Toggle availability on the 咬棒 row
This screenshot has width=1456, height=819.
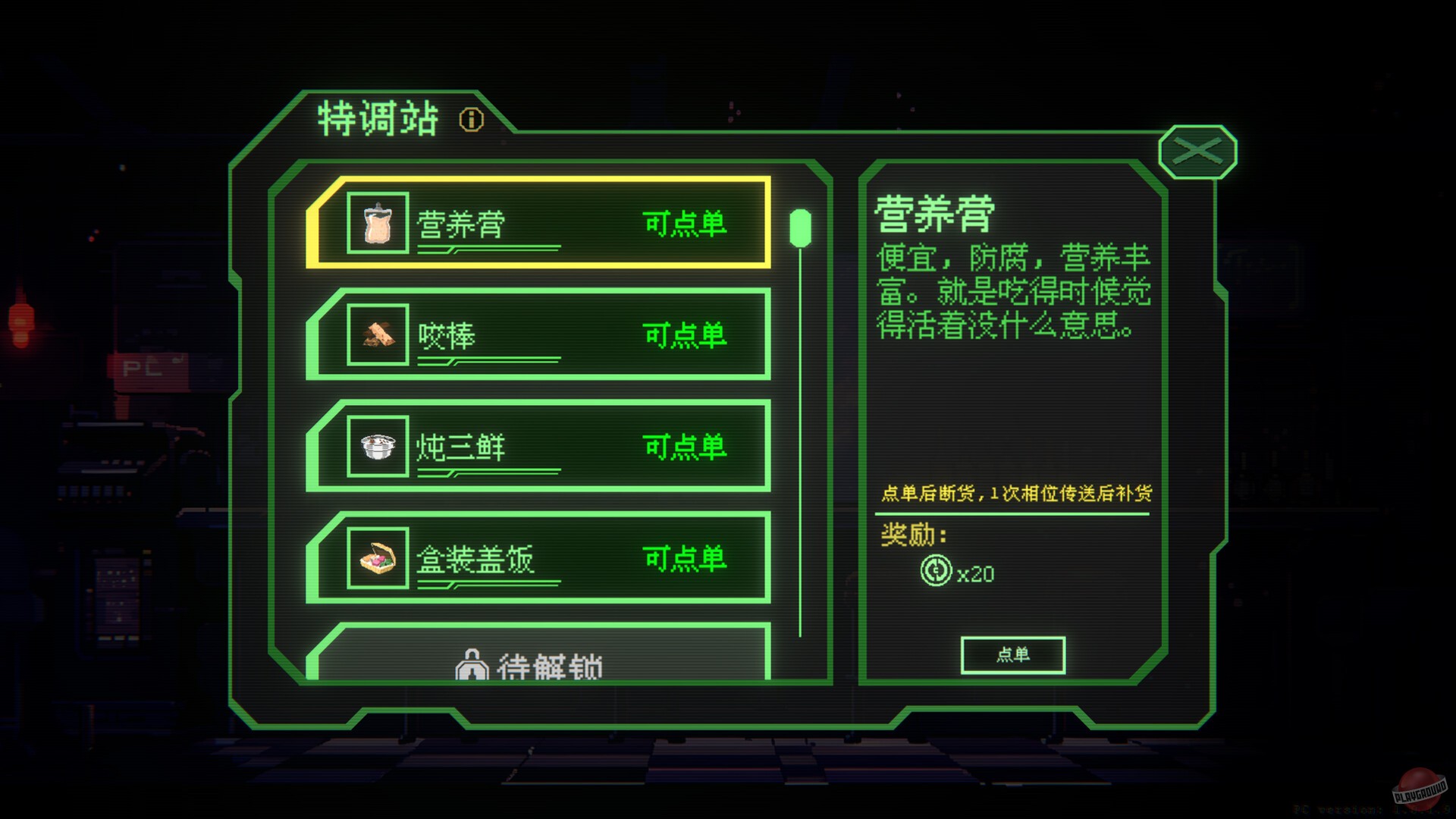coord(685,336)
